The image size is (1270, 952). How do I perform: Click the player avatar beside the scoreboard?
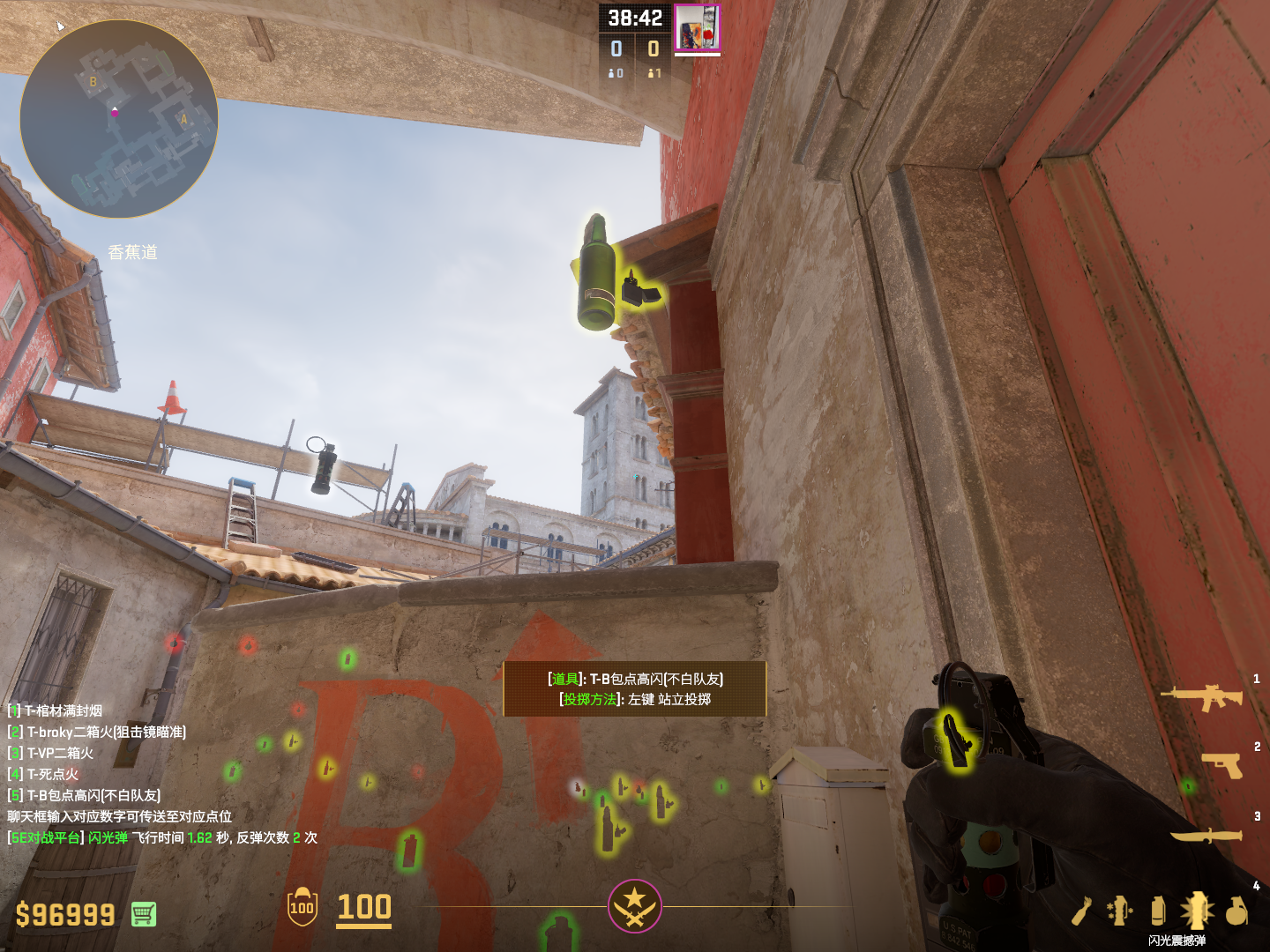697,28
